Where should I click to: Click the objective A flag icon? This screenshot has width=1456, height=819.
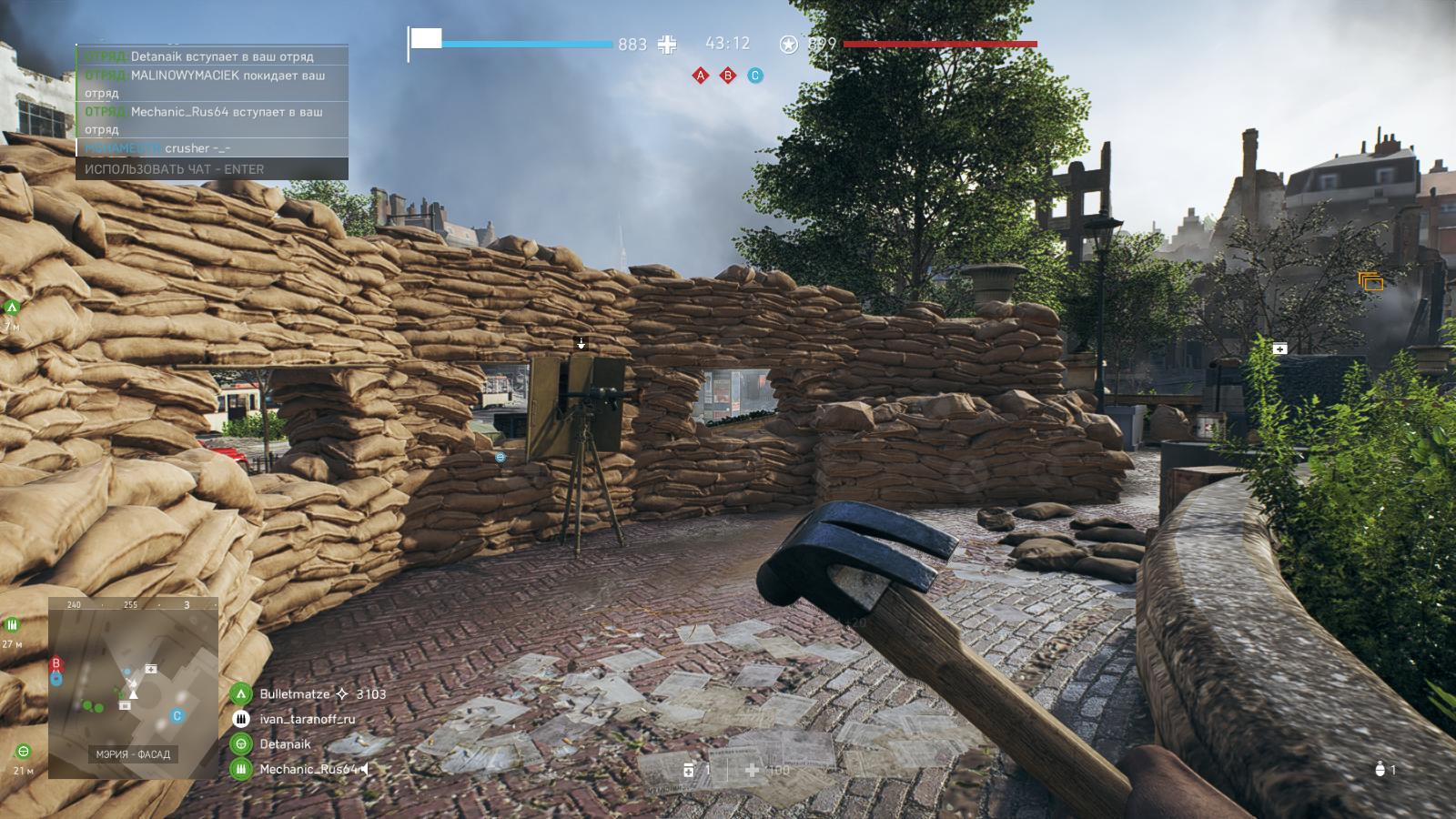[x=701, y=76]
